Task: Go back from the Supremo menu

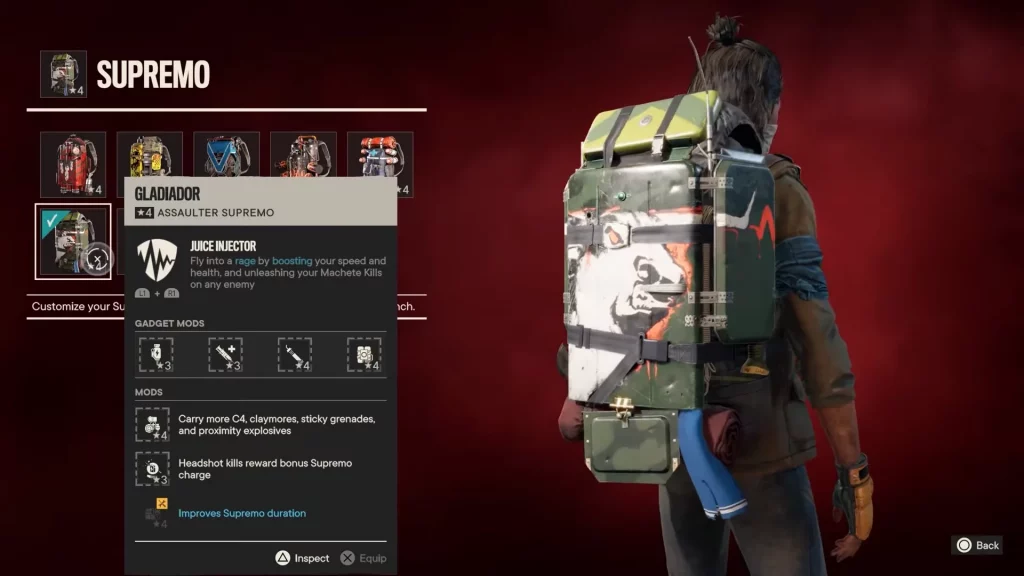Action: tap(978, 545)
